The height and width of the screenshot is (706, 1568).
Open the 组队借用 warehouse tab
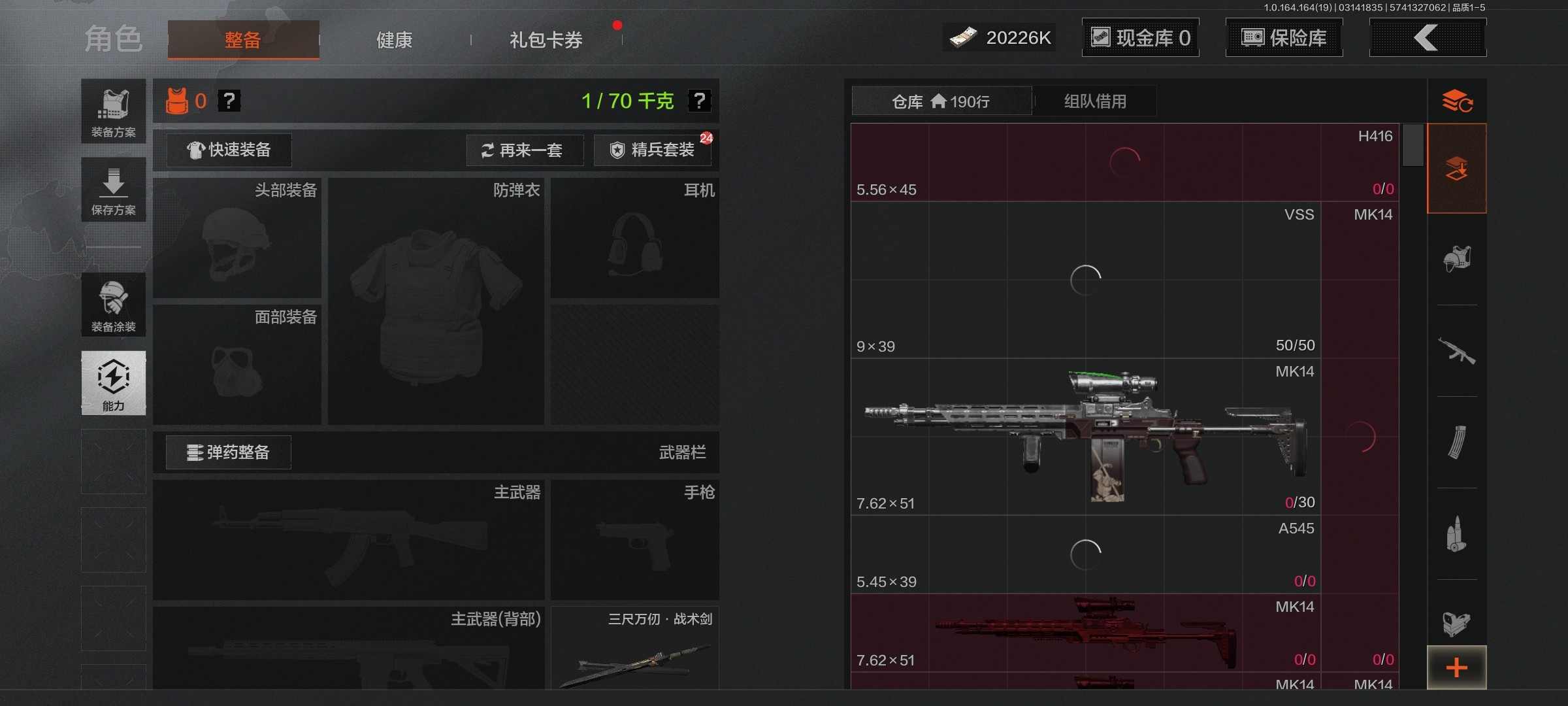pyautogui.click(x=1096, y=101)
